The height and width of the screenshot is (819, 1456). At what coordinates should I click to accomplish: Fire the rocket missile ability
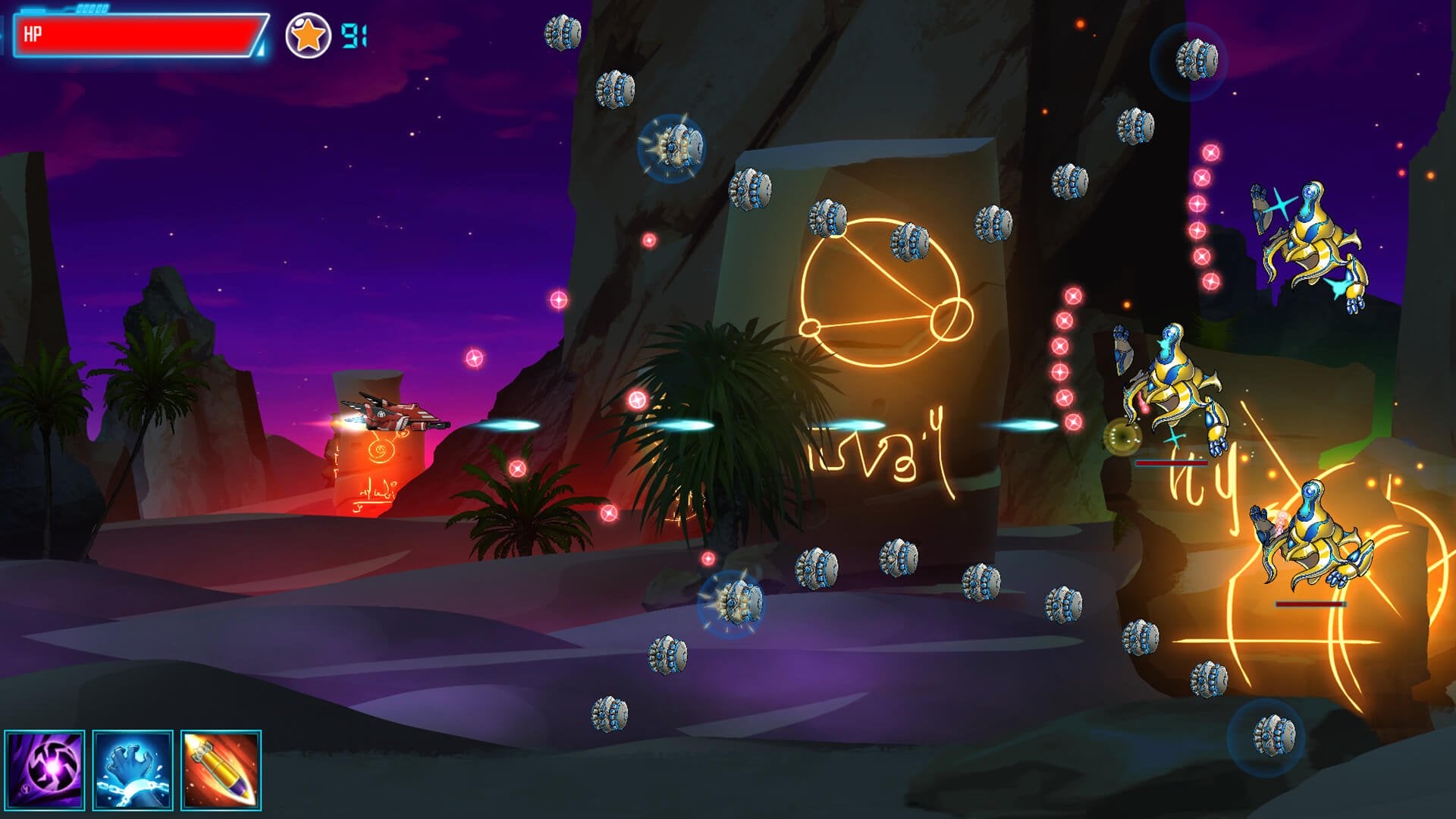[221, 770]
